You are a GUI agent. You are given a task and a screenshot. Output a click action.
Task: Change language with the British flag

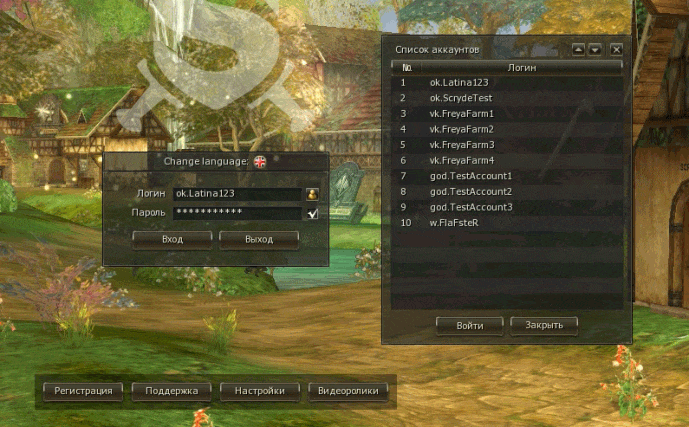pyautogui.click(x=260, y=161)
